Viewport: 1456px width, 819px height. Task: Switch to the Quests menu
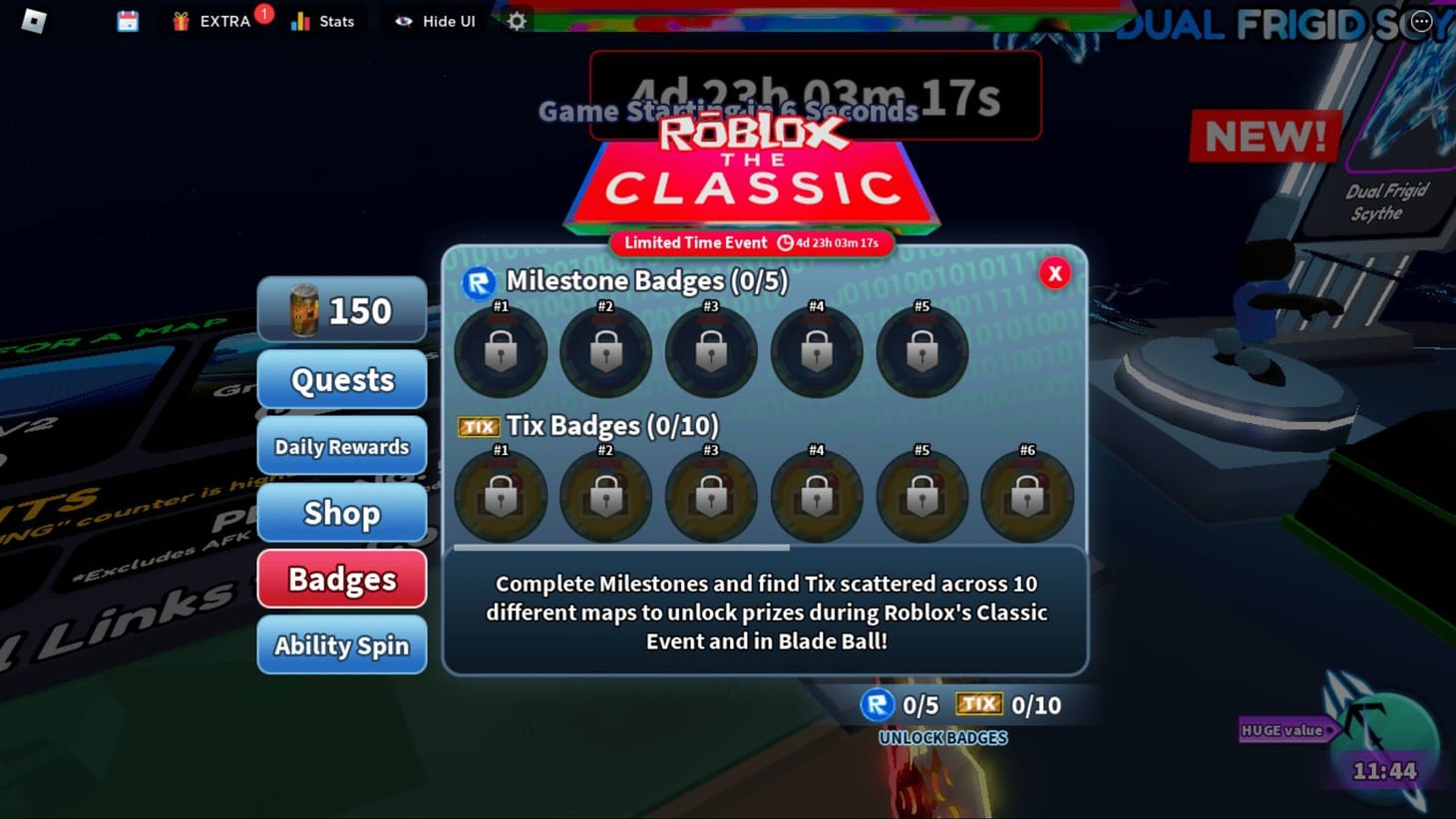pos(341,379)
